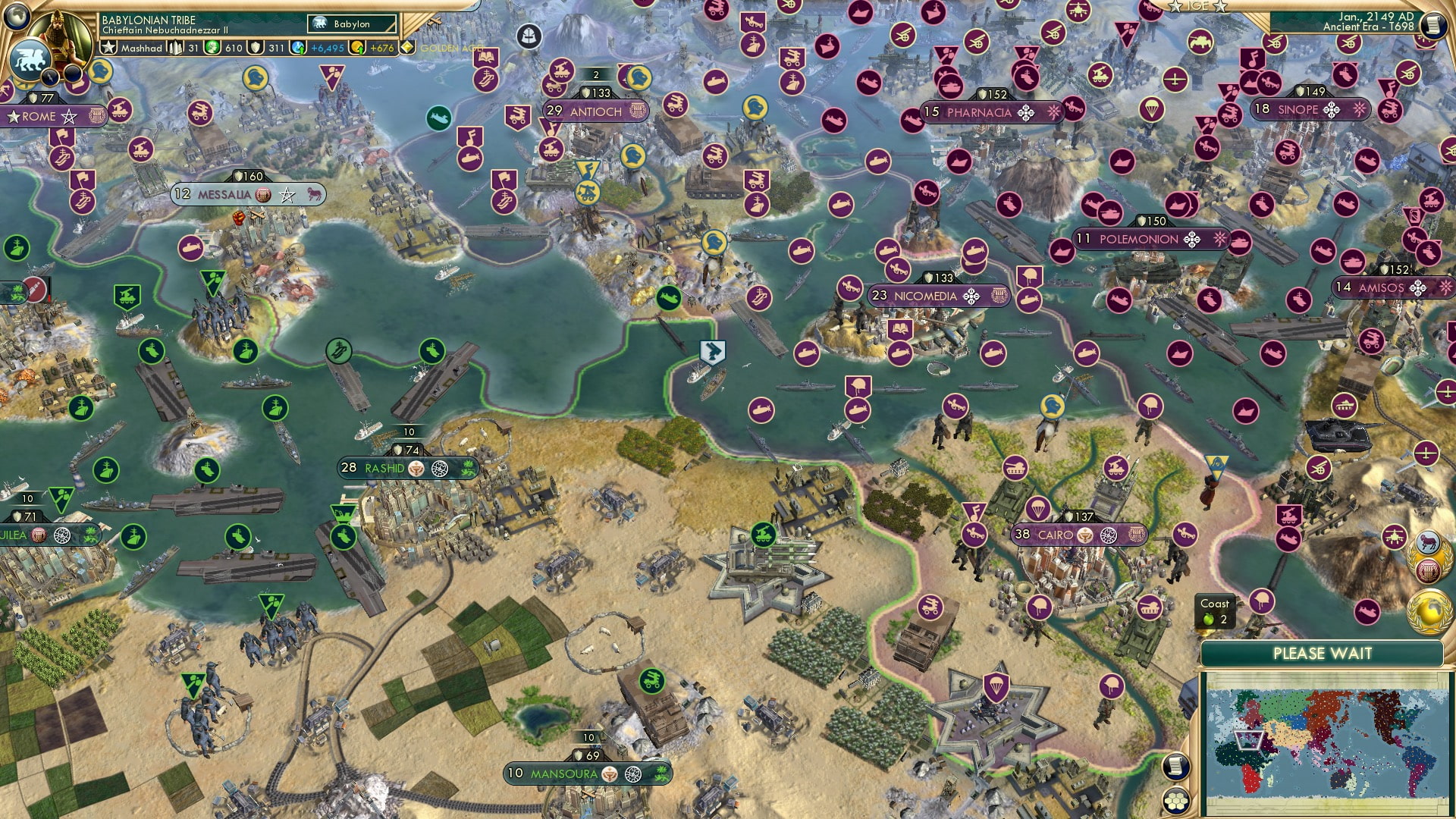
Task: Click the gold income +676 coin icon
Action: [356, 48]
